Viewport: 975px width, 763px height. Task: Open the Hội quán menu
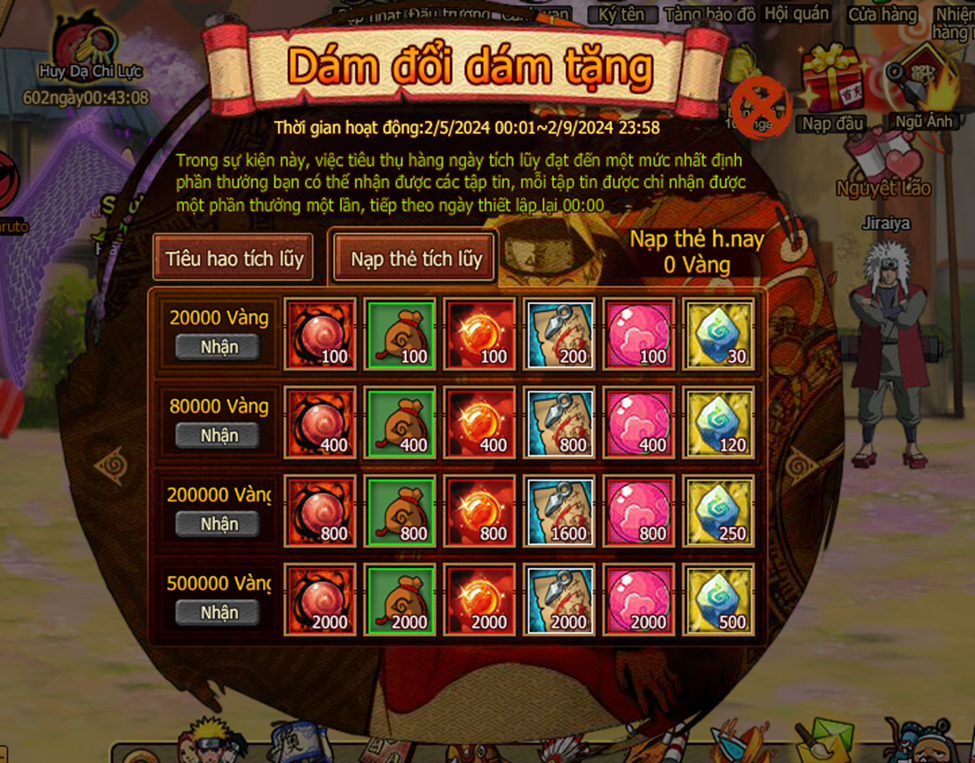(x=799, y=13)
